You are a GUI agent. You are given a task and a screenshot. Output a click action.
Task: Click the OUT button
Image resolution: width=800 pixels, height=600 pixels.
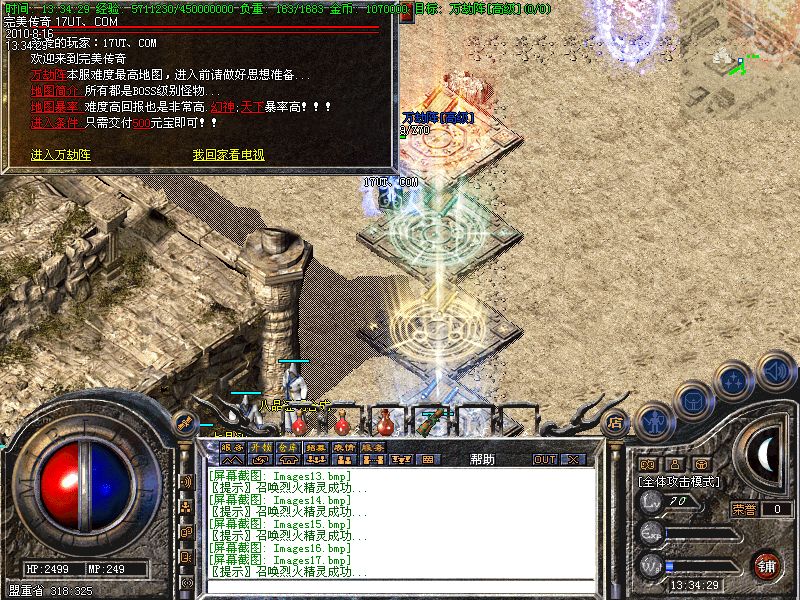pyautogui.click(x=544, y=459)
